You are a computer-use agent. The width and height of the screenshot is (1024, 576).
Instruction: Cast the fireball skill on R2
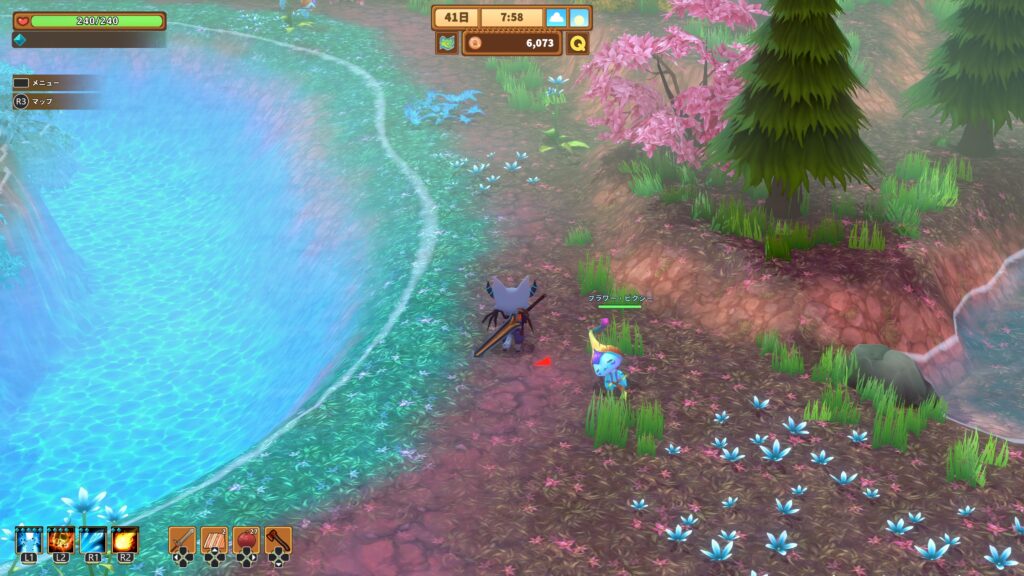tap(125, 541)
